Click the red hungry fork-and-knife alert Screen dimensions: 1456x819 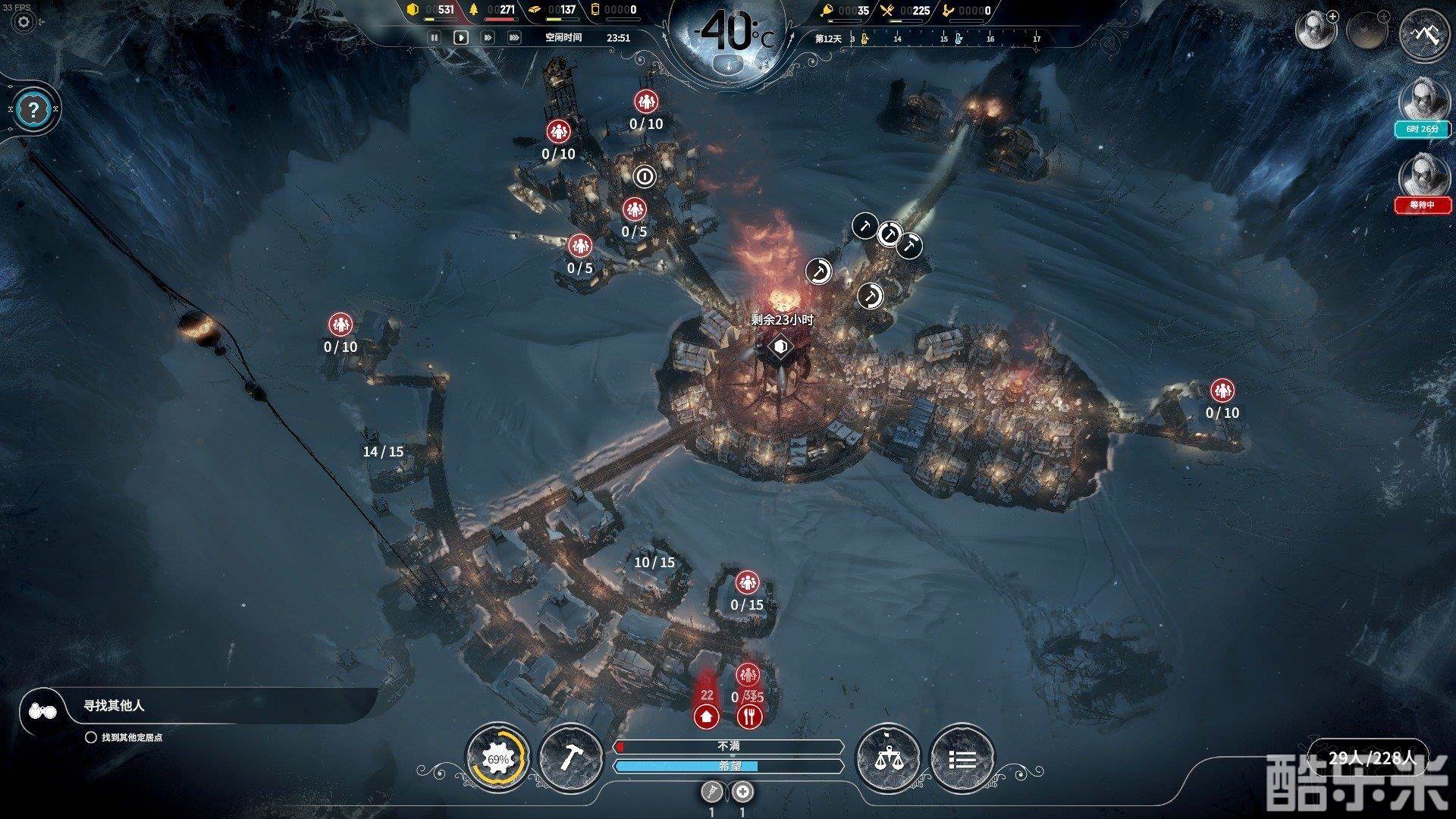click(x=749, y=715)
